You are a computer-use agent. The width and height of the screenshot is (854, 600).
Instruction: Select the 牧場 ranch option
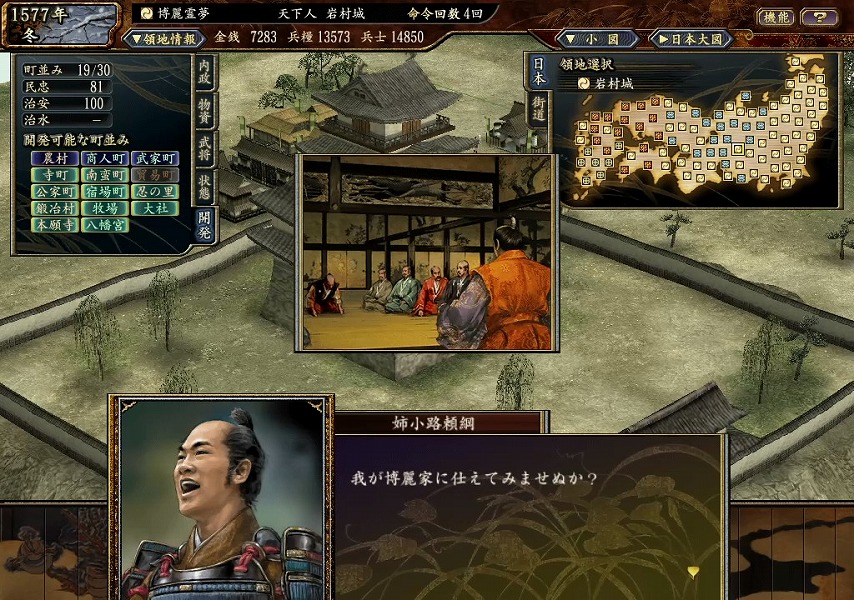pos(105,209)
